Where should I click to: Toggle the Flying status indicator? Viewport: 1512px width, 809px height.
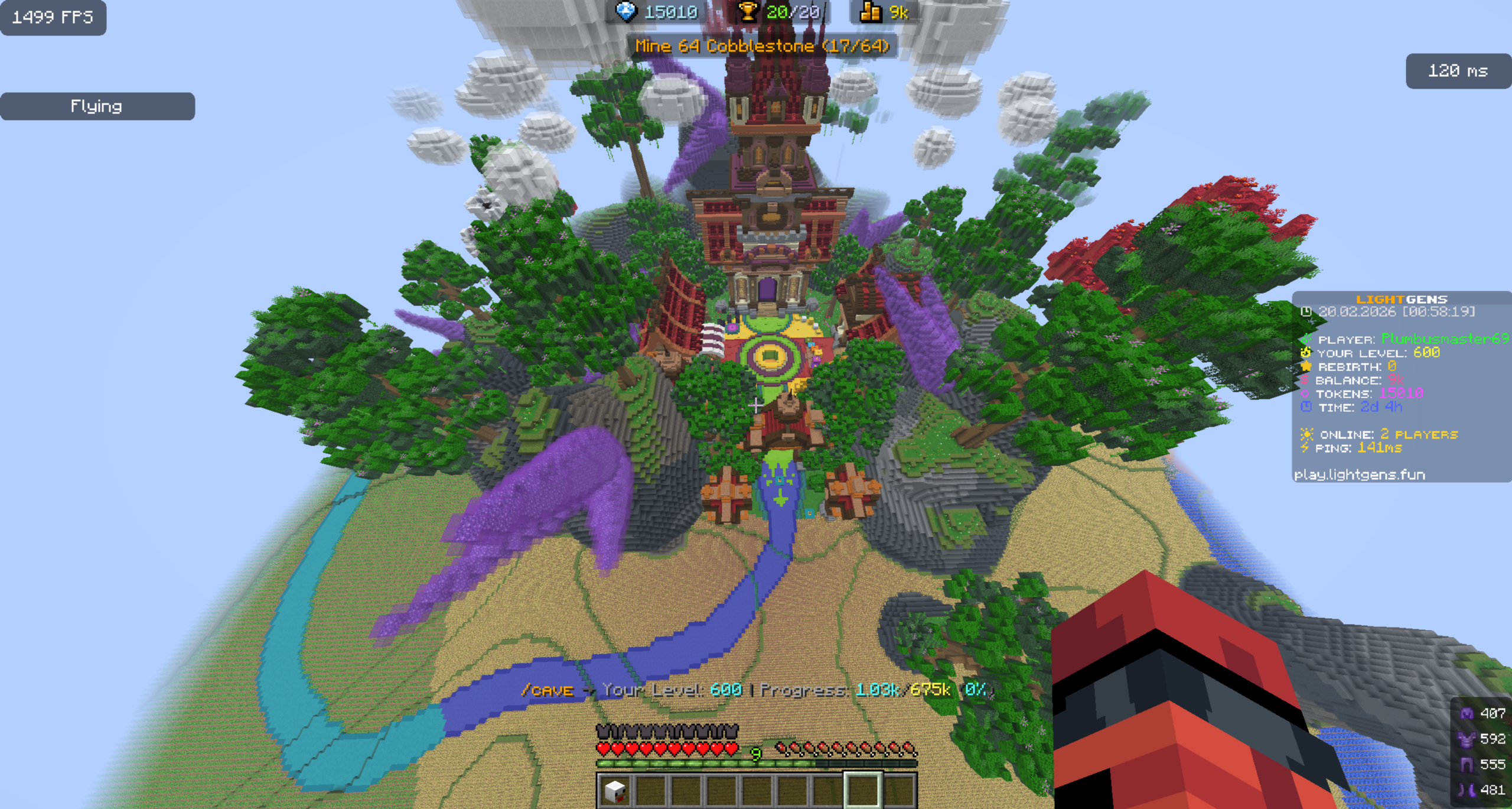click(x=96, y=106)
